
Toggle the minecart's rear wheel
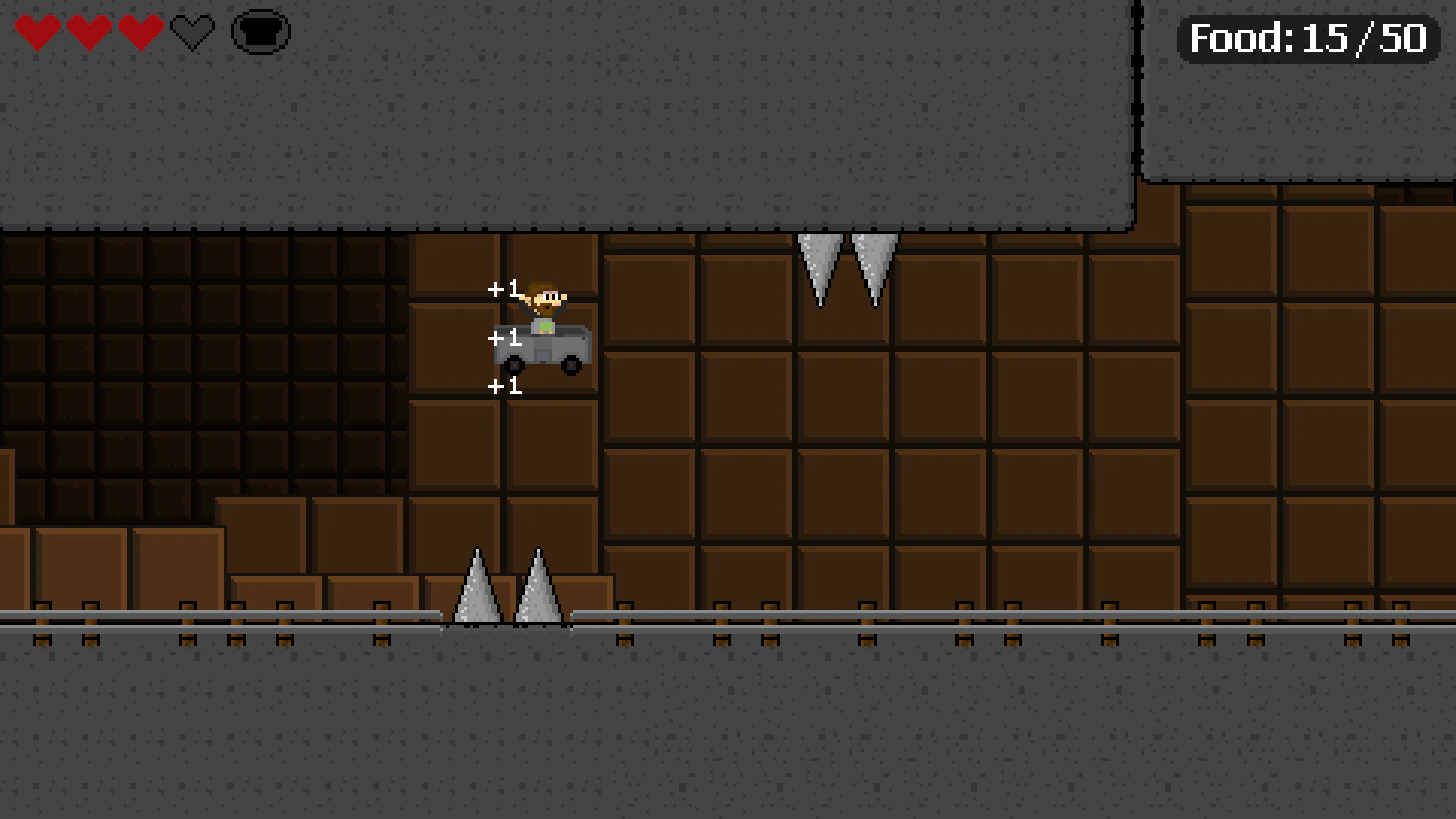513,366
